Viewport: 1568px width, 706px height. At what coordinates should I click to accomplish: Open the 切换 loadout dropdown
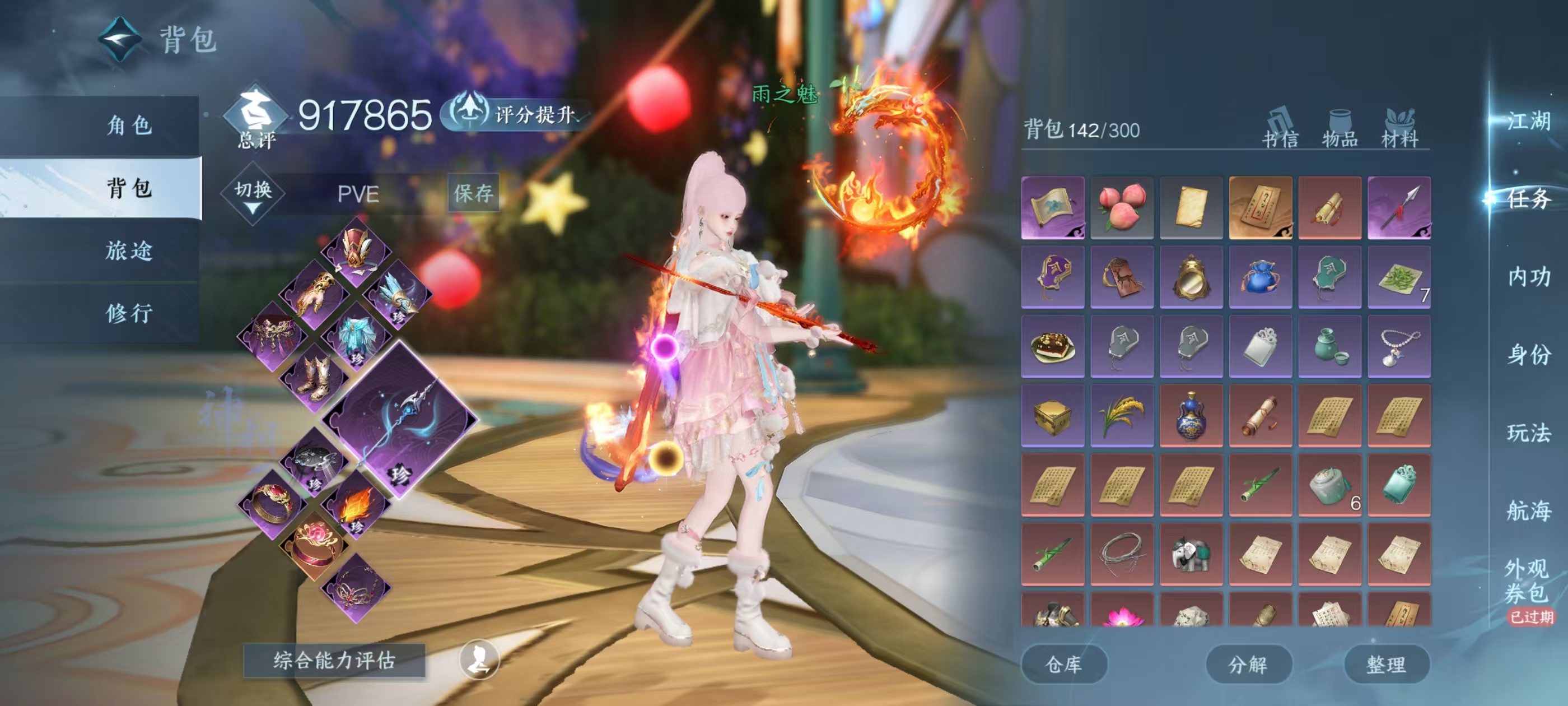[x=253, y=194]
